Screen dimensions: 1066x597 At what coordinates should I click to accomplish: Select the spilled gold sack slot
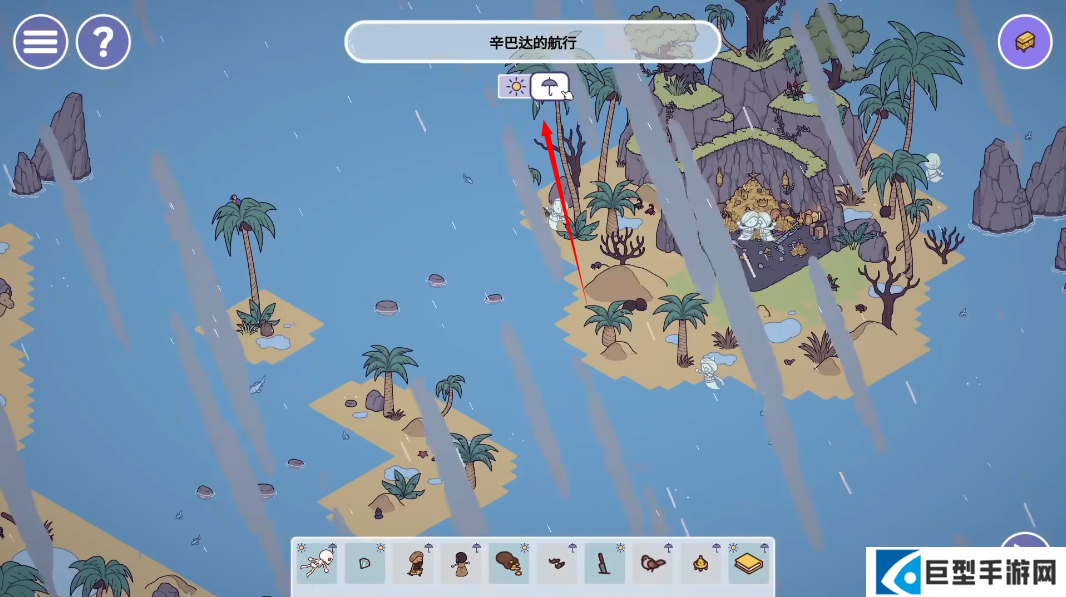pyautogui.click(x=509, y=564)
